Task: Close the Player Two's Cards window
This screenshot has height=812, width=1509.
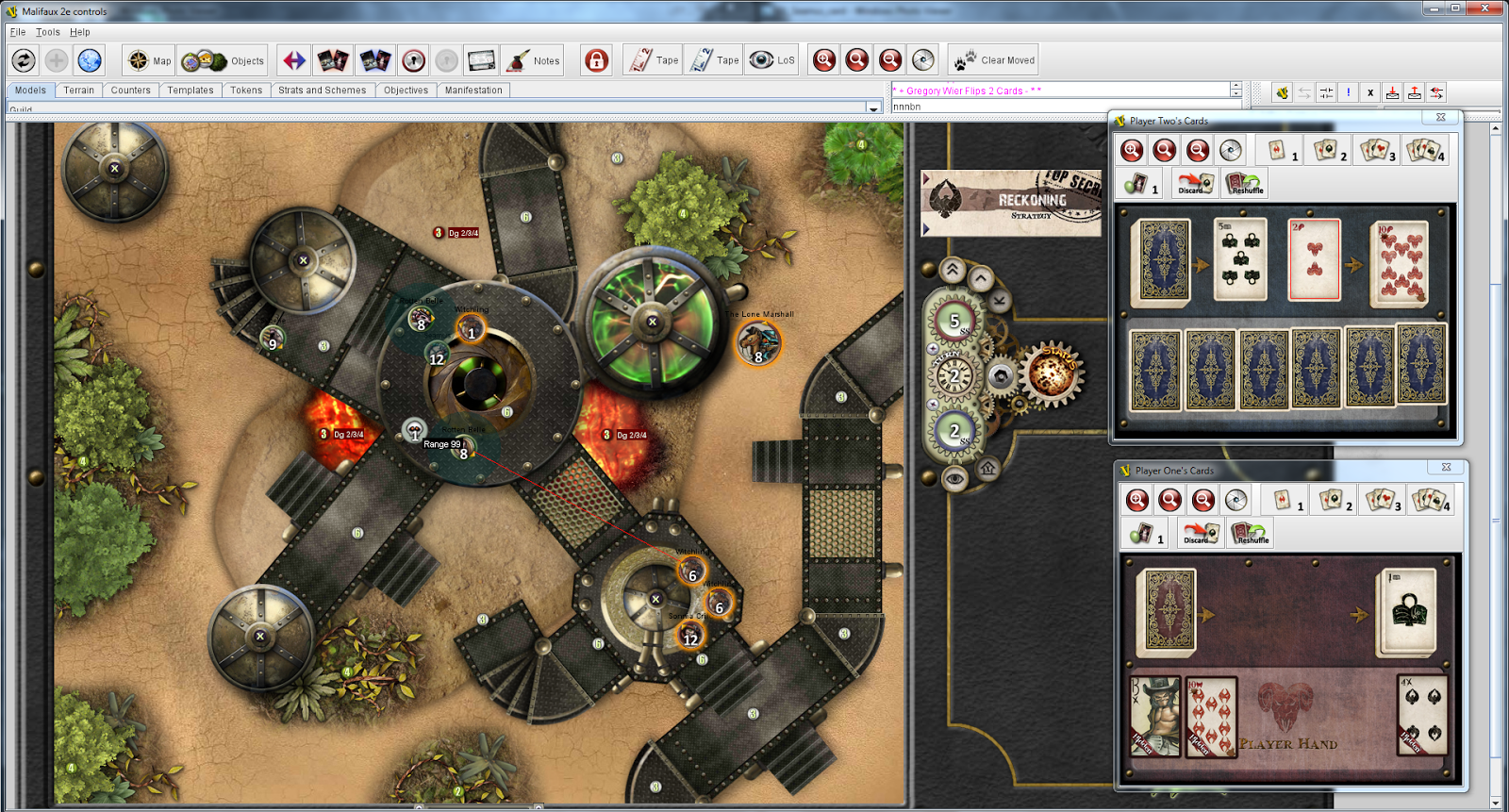Action: point(1440,118)
